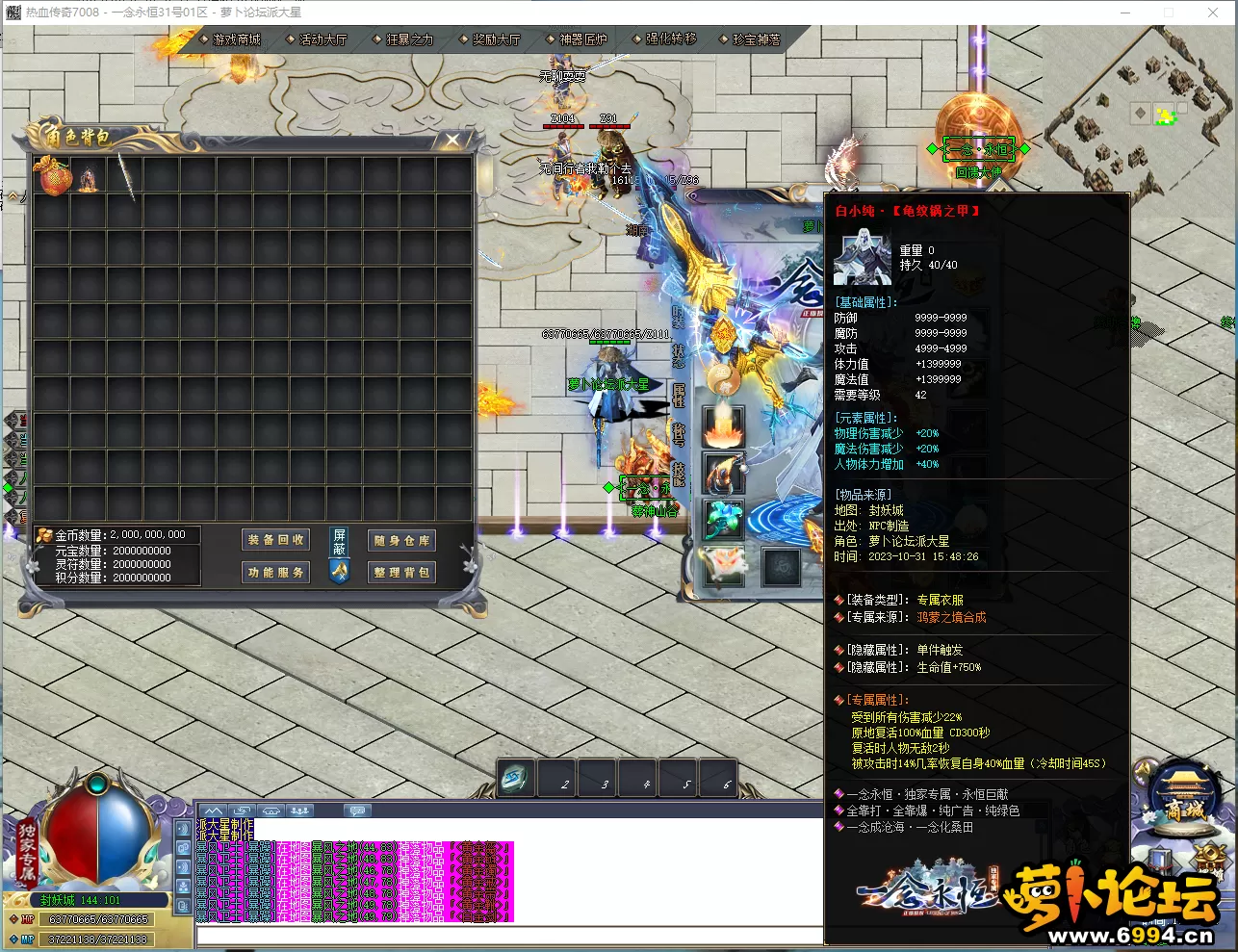The height and width of the screenshot is (952, 1238).
Task: Close the game window
Action: click(1213, 13)
